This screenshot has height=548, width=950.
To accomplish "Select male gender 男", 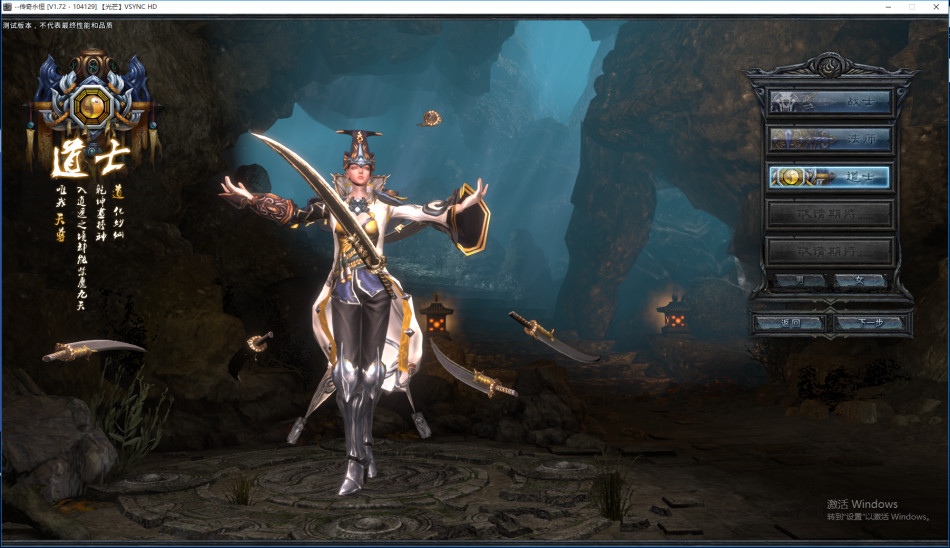I will [801, 281].
